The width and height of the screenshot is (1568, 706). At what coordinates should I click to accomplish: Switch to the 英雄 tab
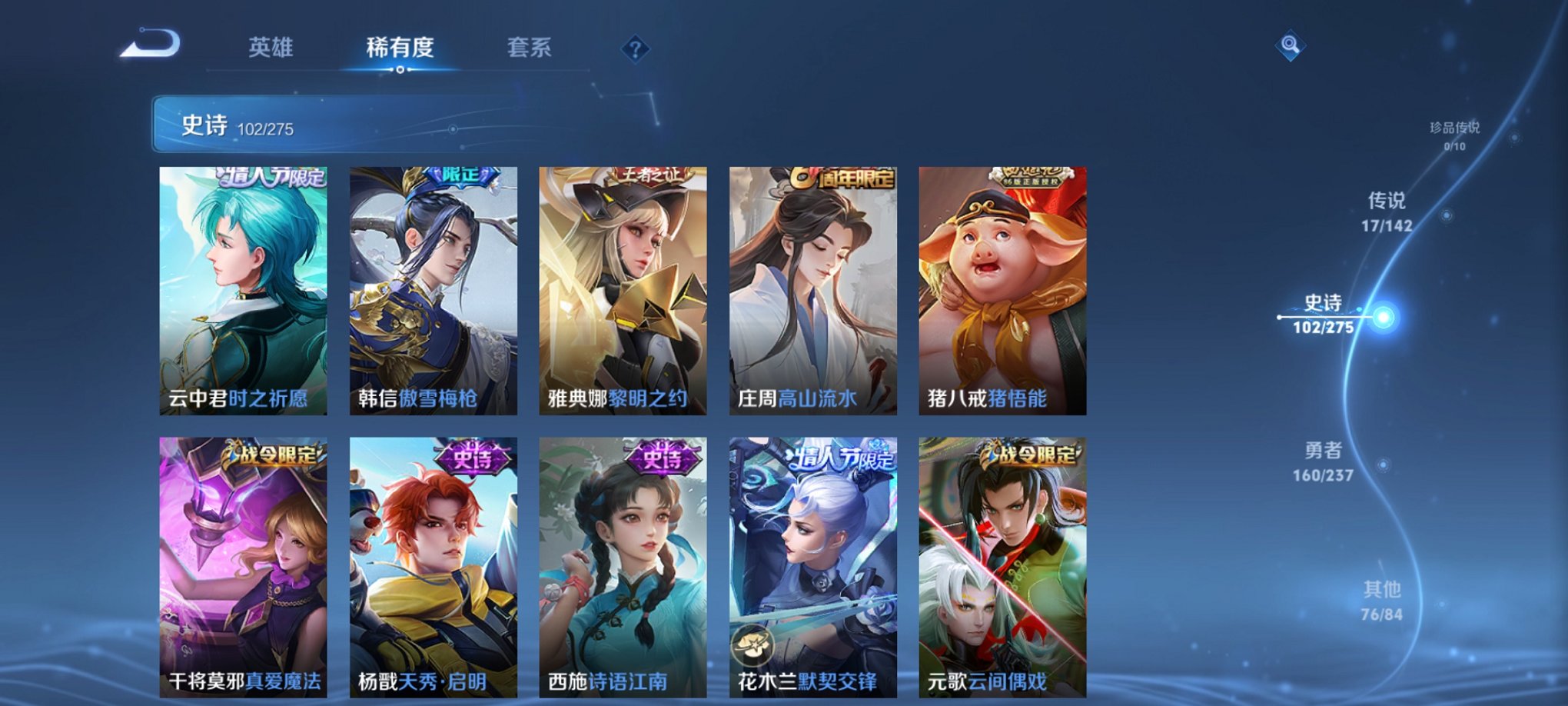pos(273,48)
